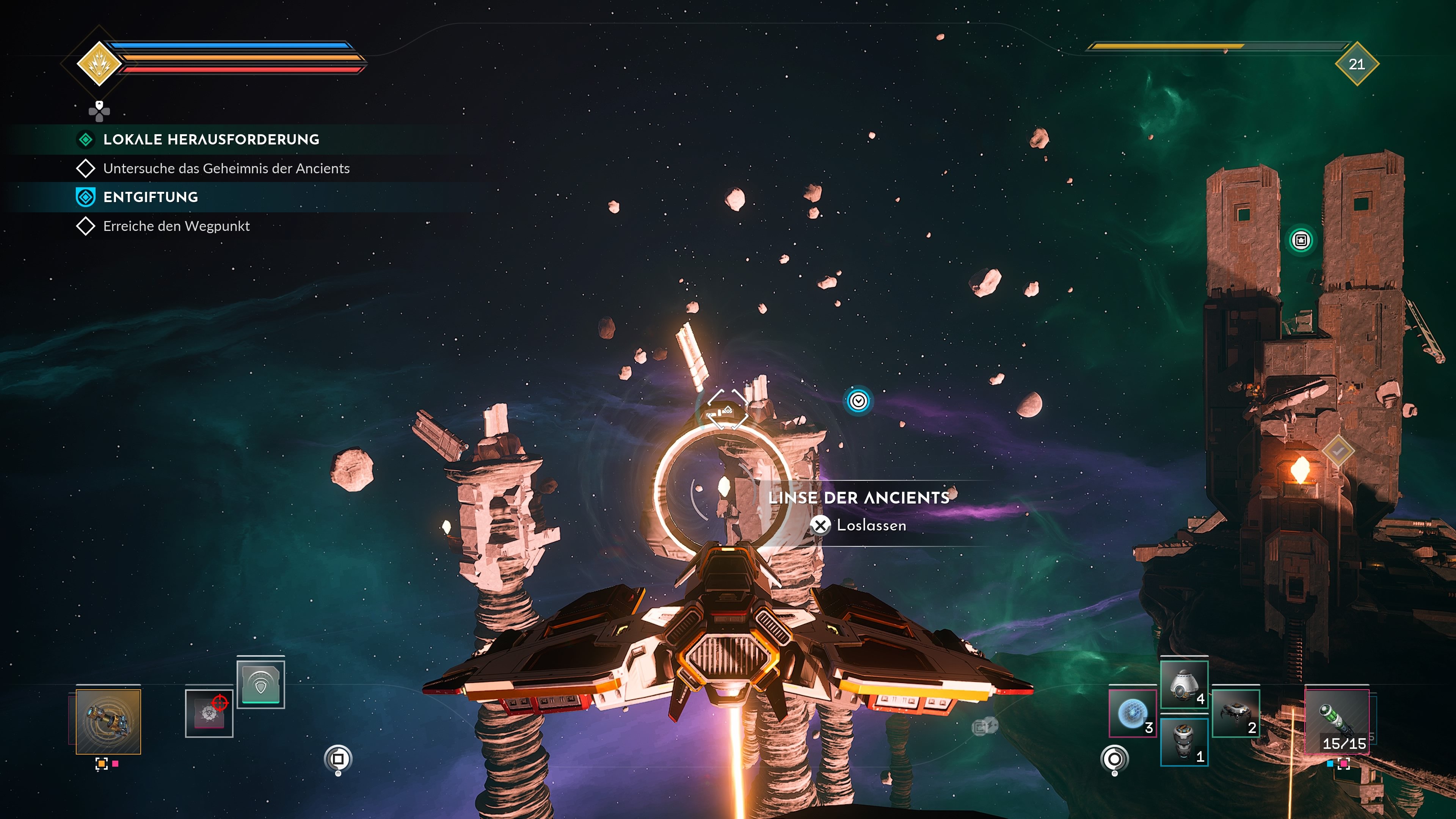
Task: Expand the Lokale Herausforderung objective entry
Action: pyautogui.click(x=212, y=140)
